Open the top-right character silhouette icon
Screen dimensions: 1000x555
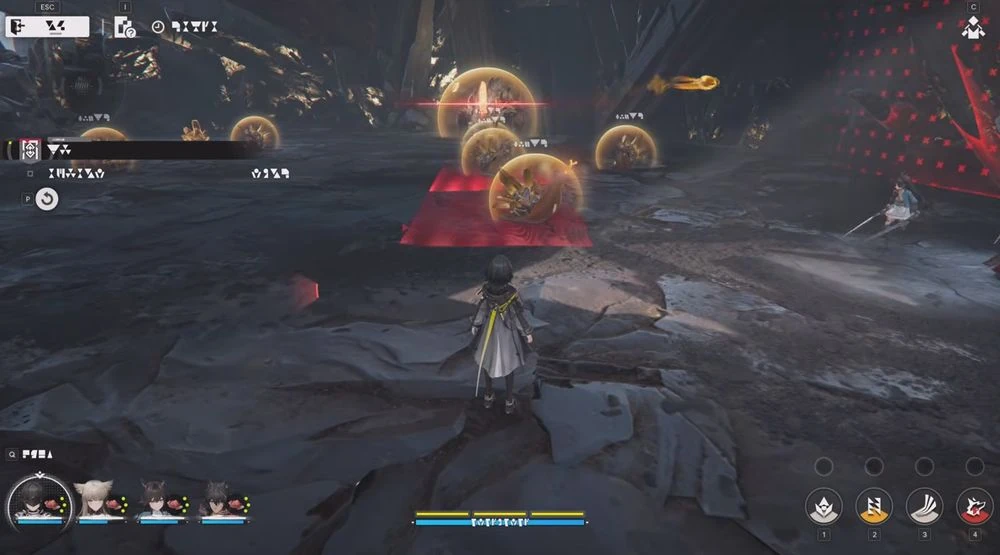973,28
